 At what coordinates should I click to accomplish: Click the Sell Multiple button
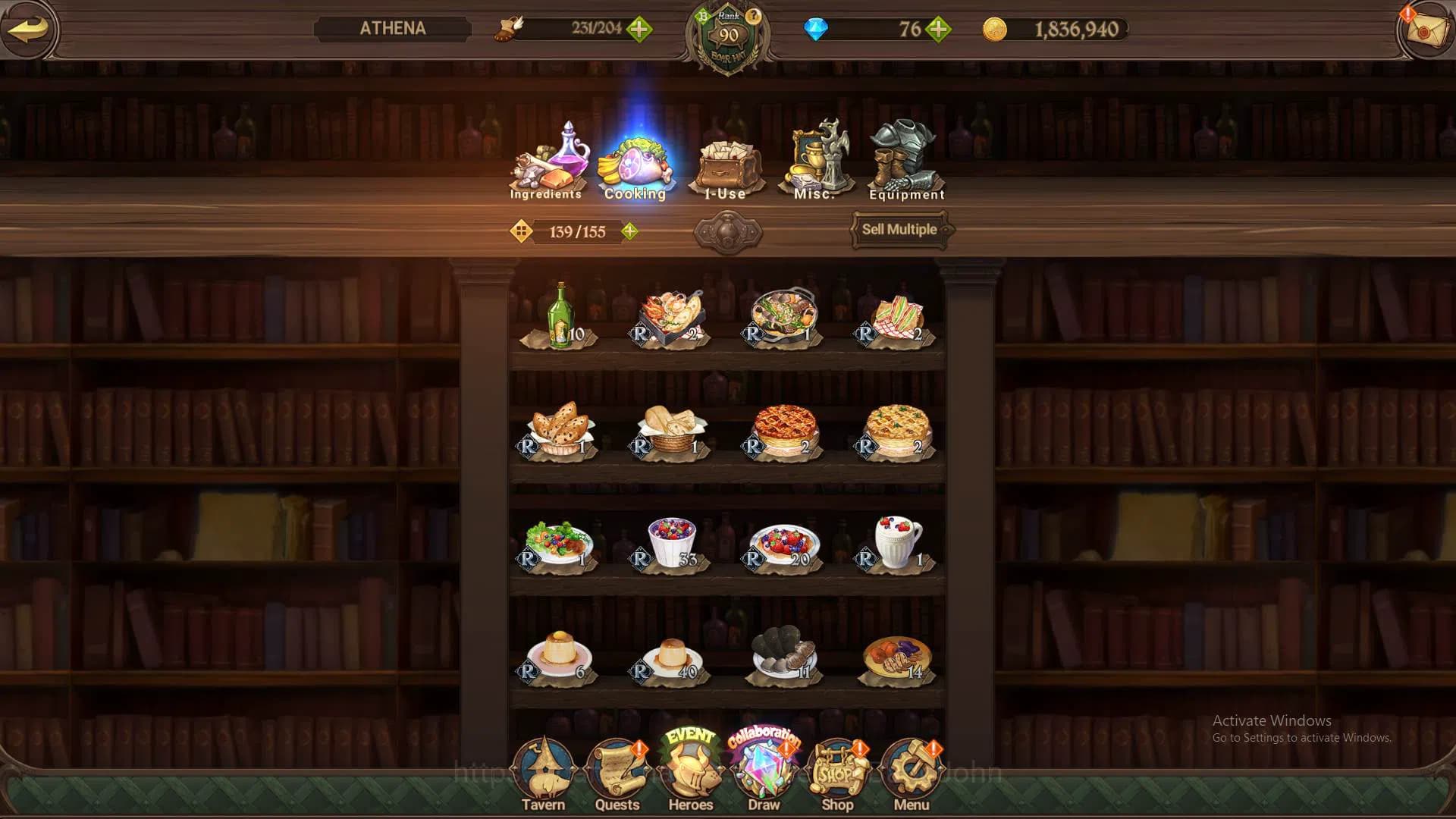(899, 229)
